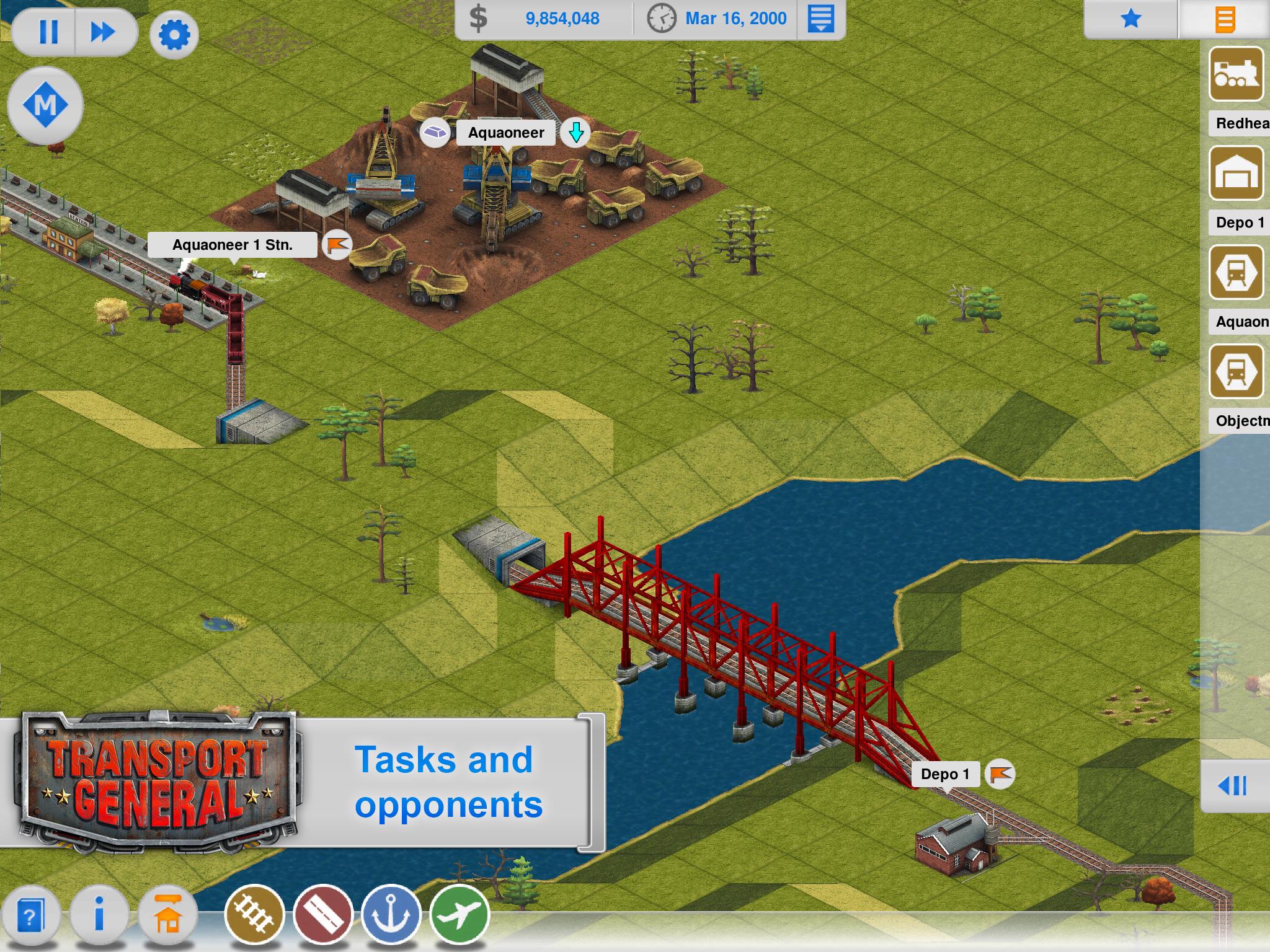Viewport: 1270px width, 952px height.
Task: Collapse the side panel with the arrow button
Action: (1233, 786)
